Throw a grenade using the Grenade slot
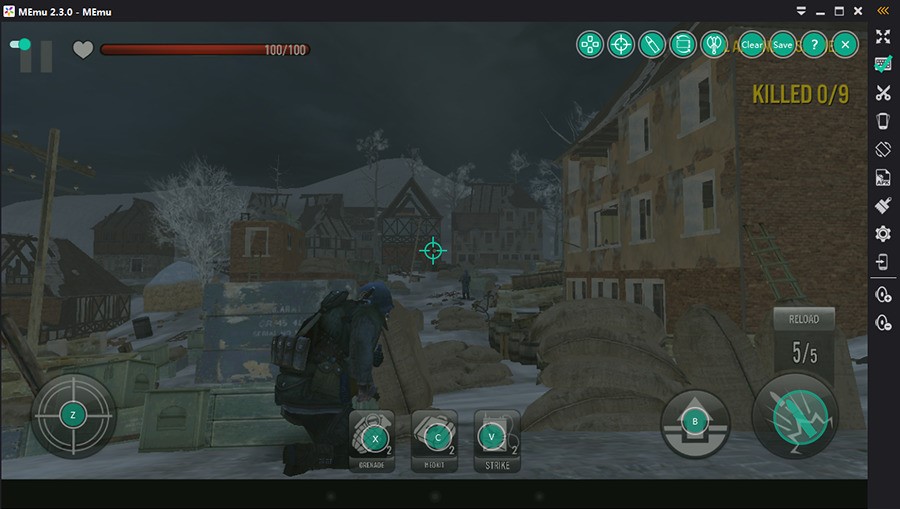Screen dimensions: 900x509 tap(375, 438)
